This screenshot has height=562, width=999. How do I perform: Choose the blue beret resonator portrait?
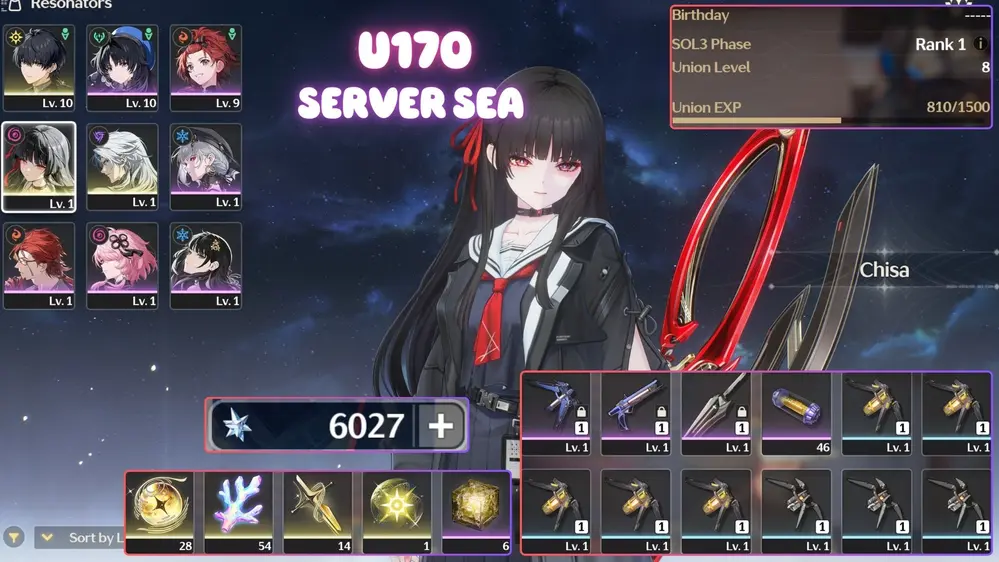click(x=122, y=66)
